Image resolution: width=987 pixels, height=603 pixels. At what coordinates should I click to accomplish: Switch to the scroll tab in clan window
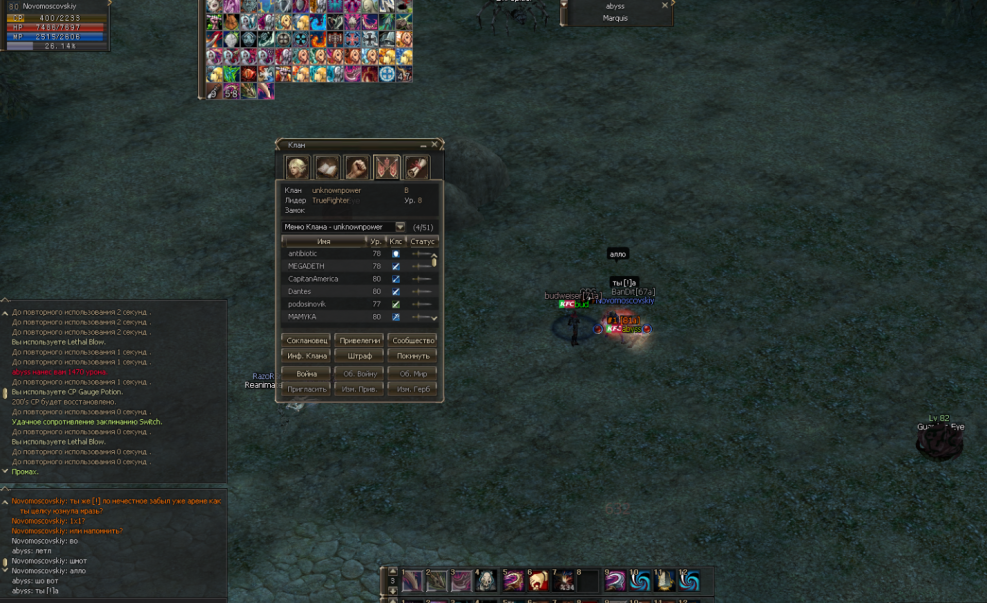[x=416, y=167]
